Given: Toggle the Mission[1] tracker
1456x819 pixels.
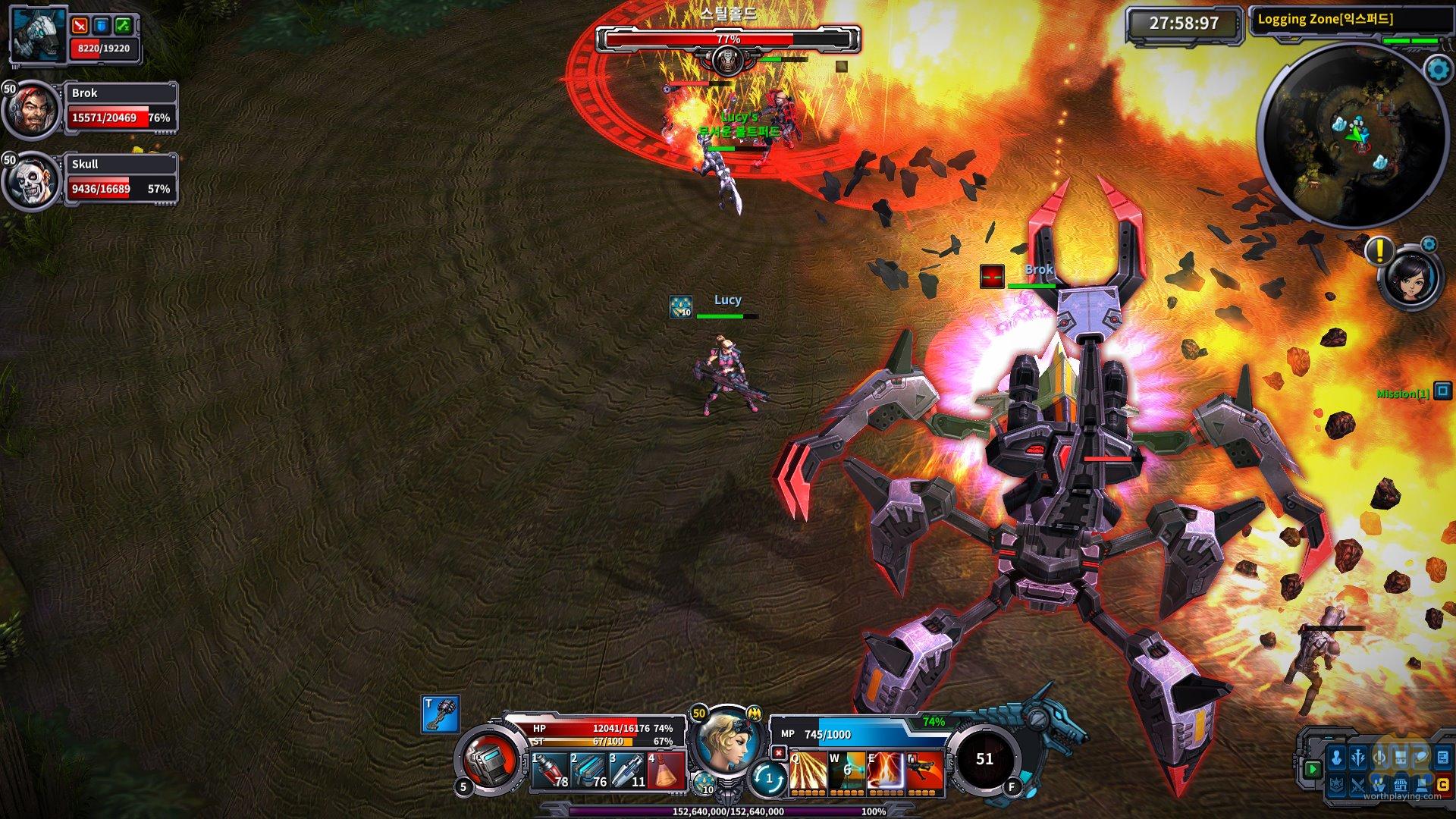Looking at the screenshot, I should click(x=1442, y=391).
